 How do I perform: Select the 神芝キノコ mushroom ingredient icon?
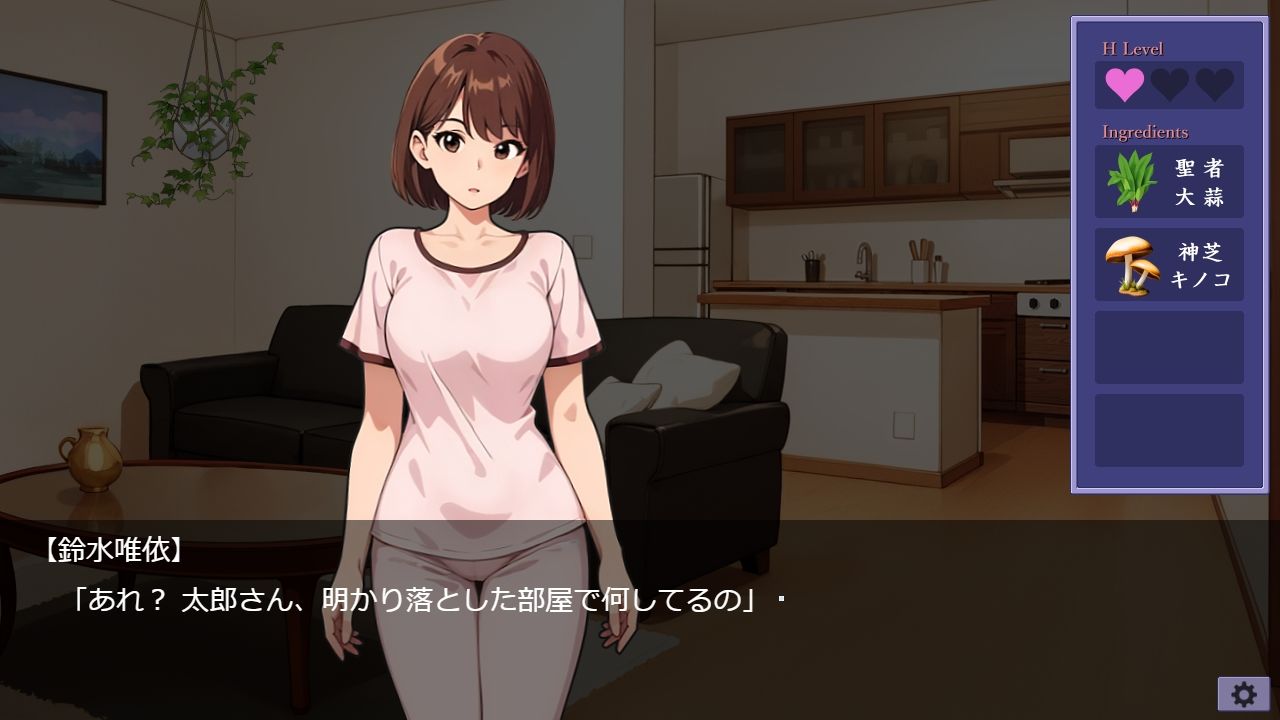click(x=1167, y=263)
